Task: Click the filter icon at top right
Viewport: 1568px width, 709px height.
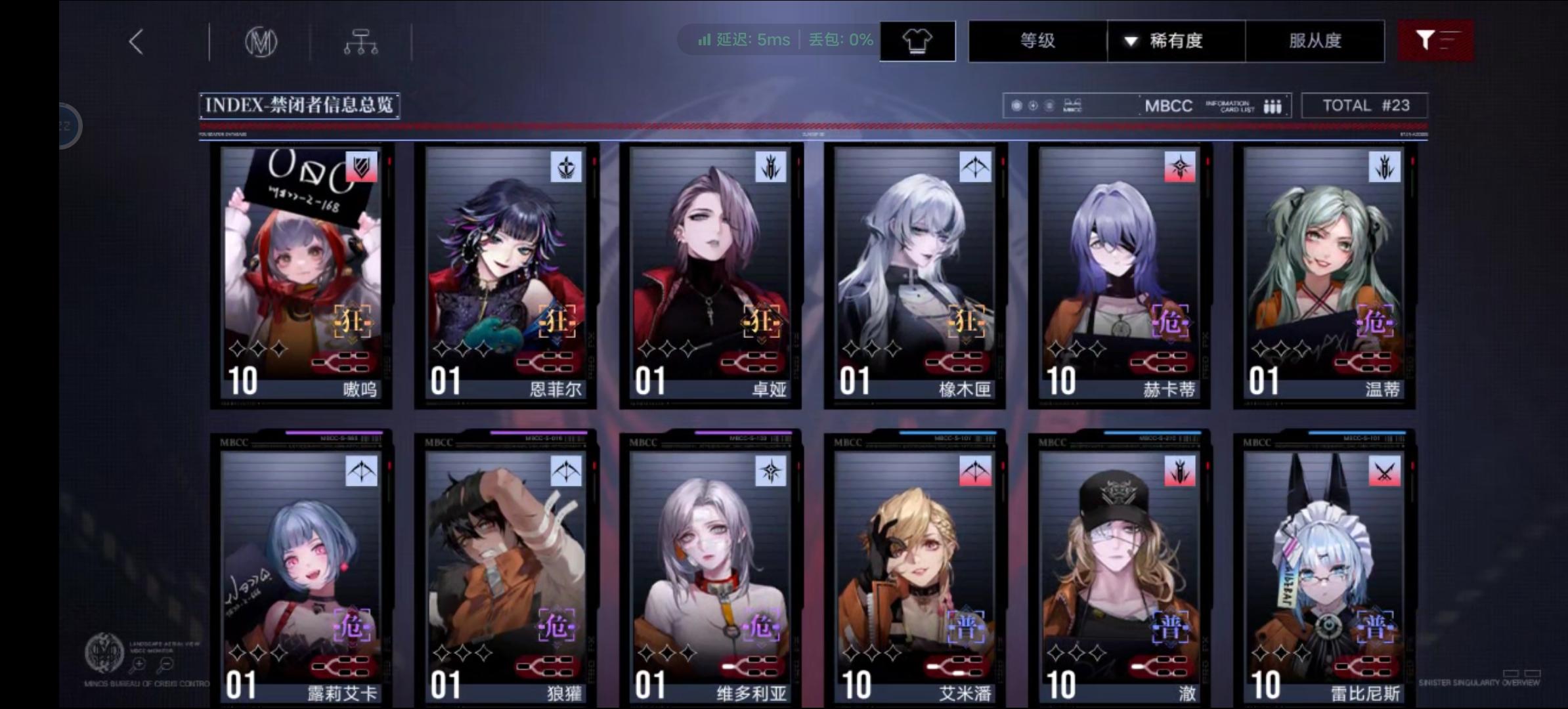Action: click(1435, 41)
